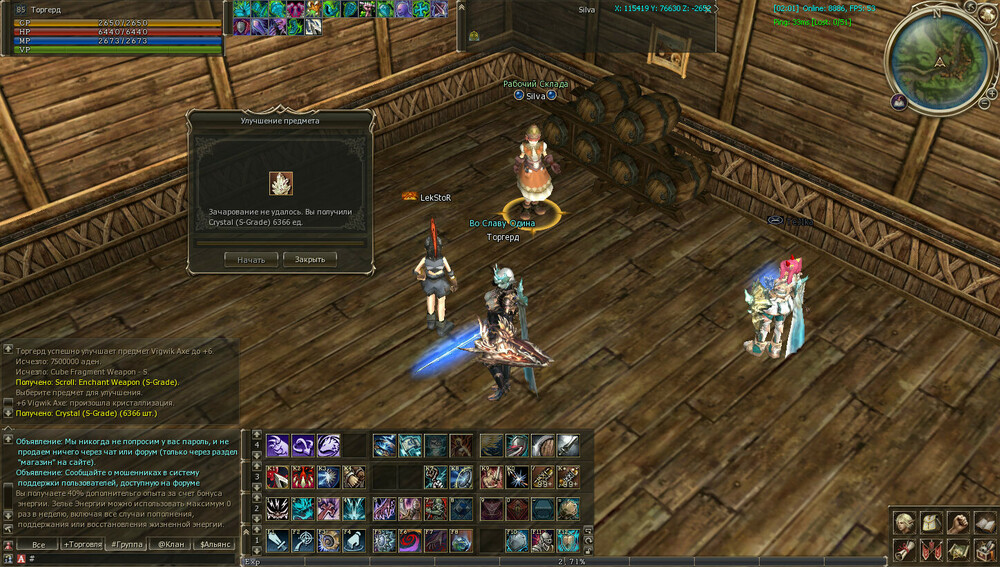Viewport: 1000px width, 567px height.
Task: Switch to the #Группа chat tab
Action: click(x=127, y=544)
